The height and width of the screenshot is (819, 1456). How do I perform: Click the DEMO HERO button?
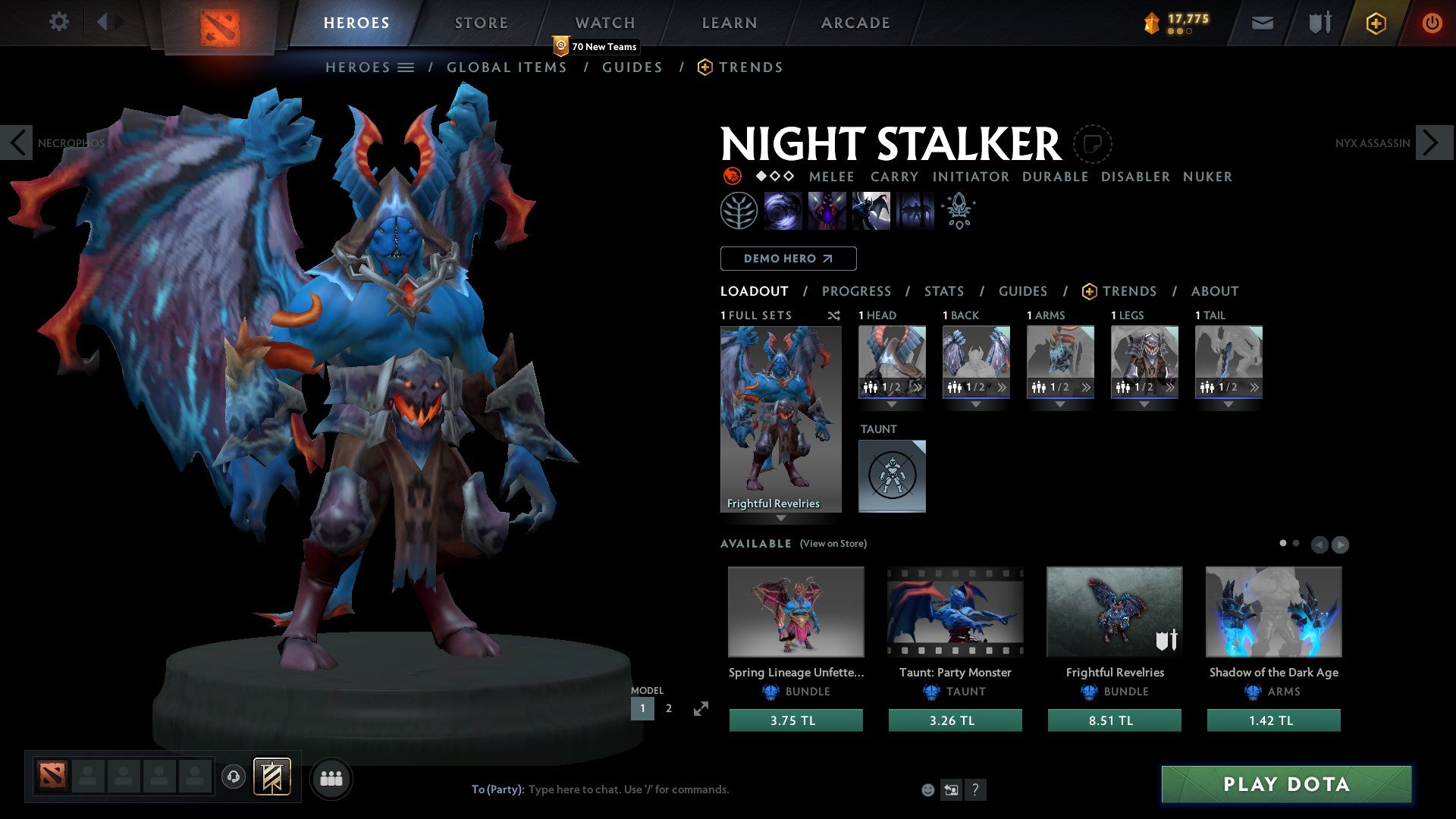coord(788,258)
